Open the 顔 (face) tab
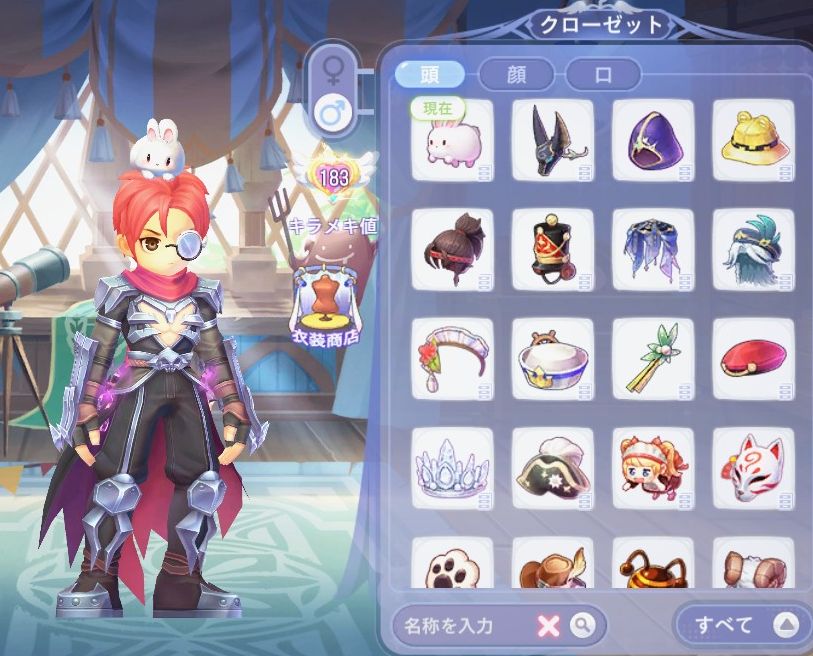 (518, 74)
